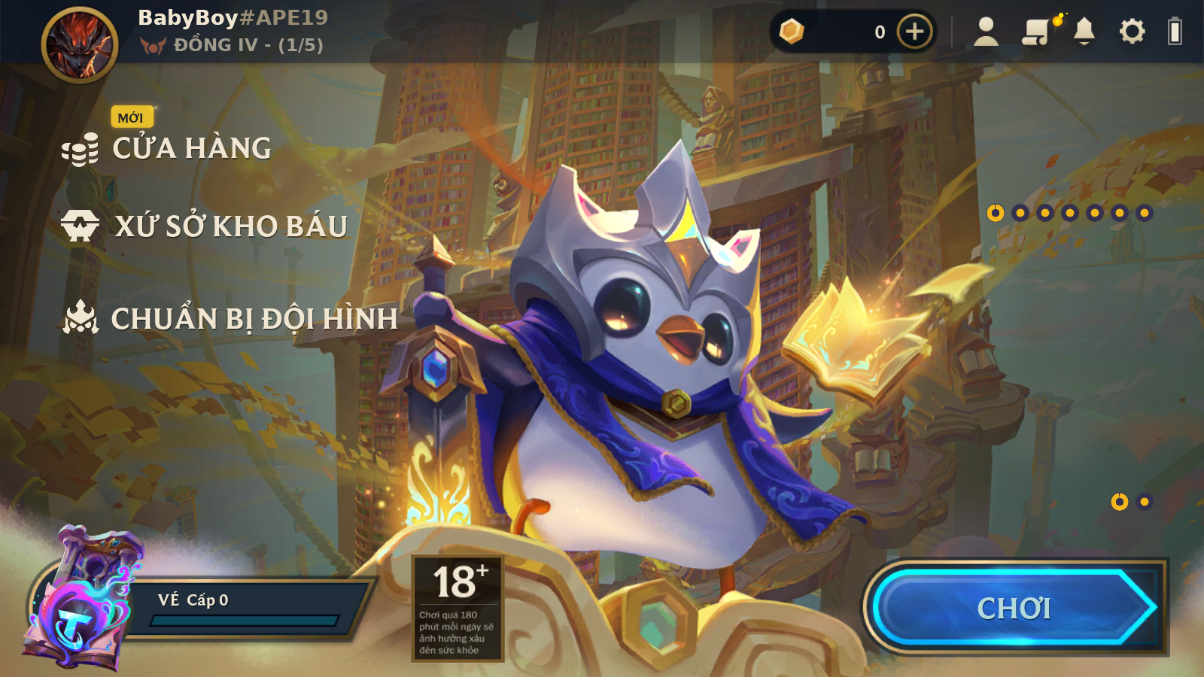Start a match with the CHƠI button
1204x677 pixels.
pos(1014,608)
